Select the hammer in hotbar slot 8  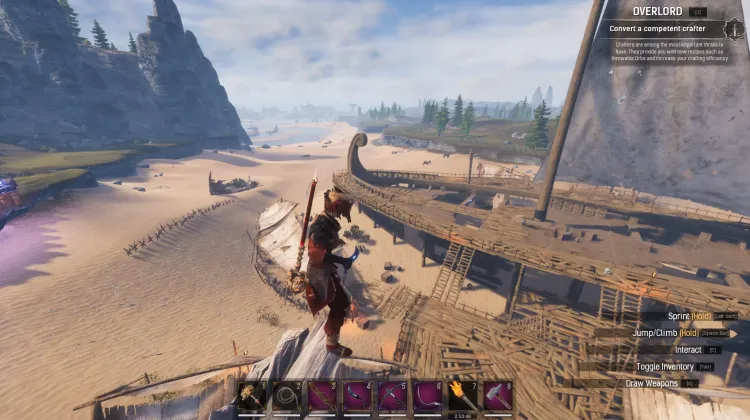(498, 396)
